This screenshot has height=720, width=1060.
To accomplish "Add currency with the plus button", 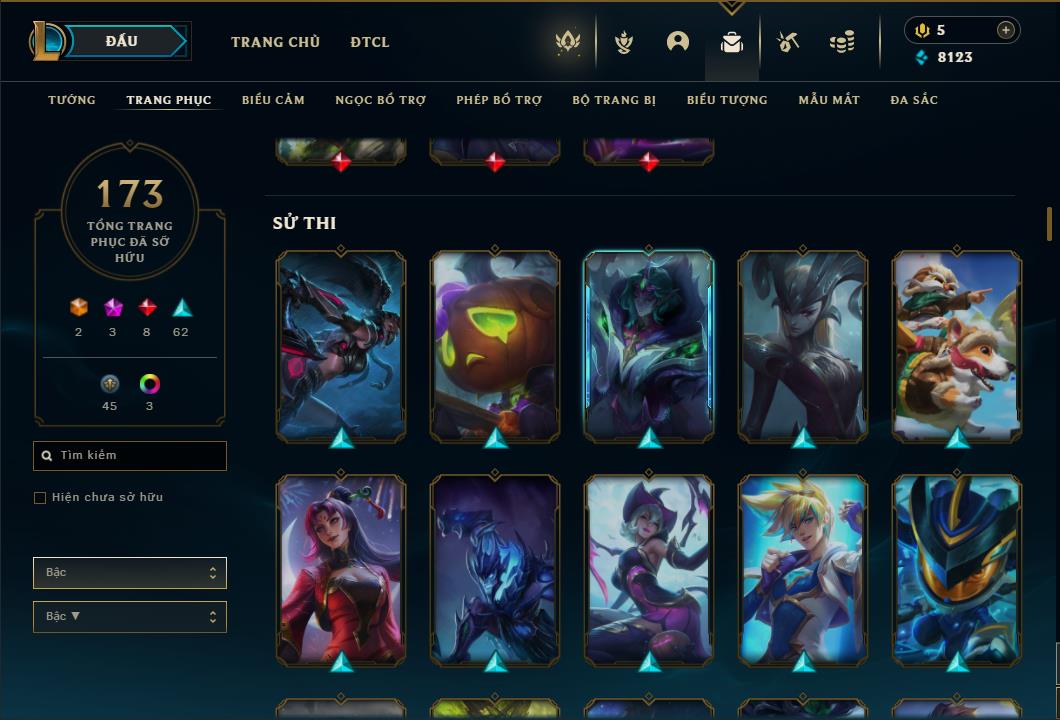I will coord(1006,30).
